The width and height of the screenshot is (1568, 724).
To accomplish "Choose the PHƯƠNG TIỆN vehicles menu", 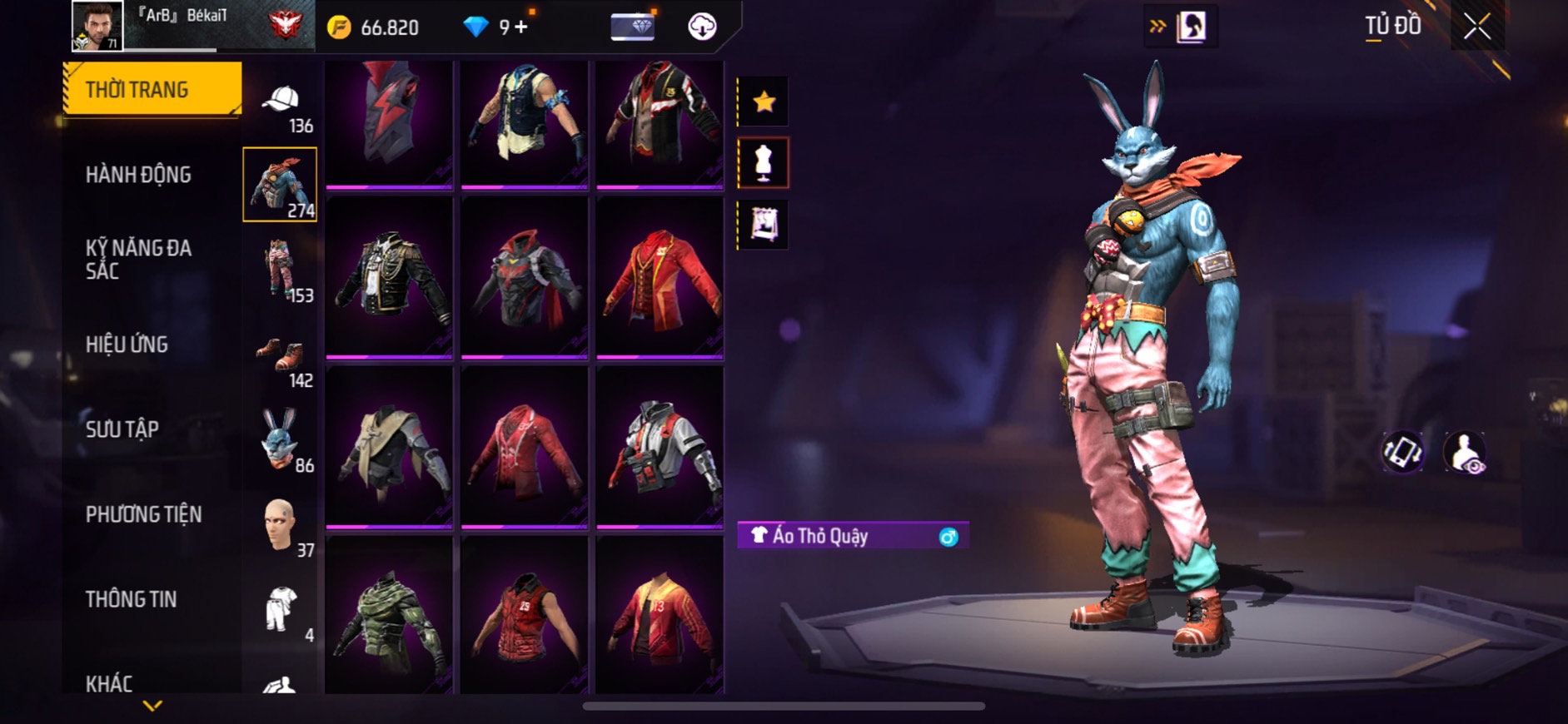I will coord(143,514).
